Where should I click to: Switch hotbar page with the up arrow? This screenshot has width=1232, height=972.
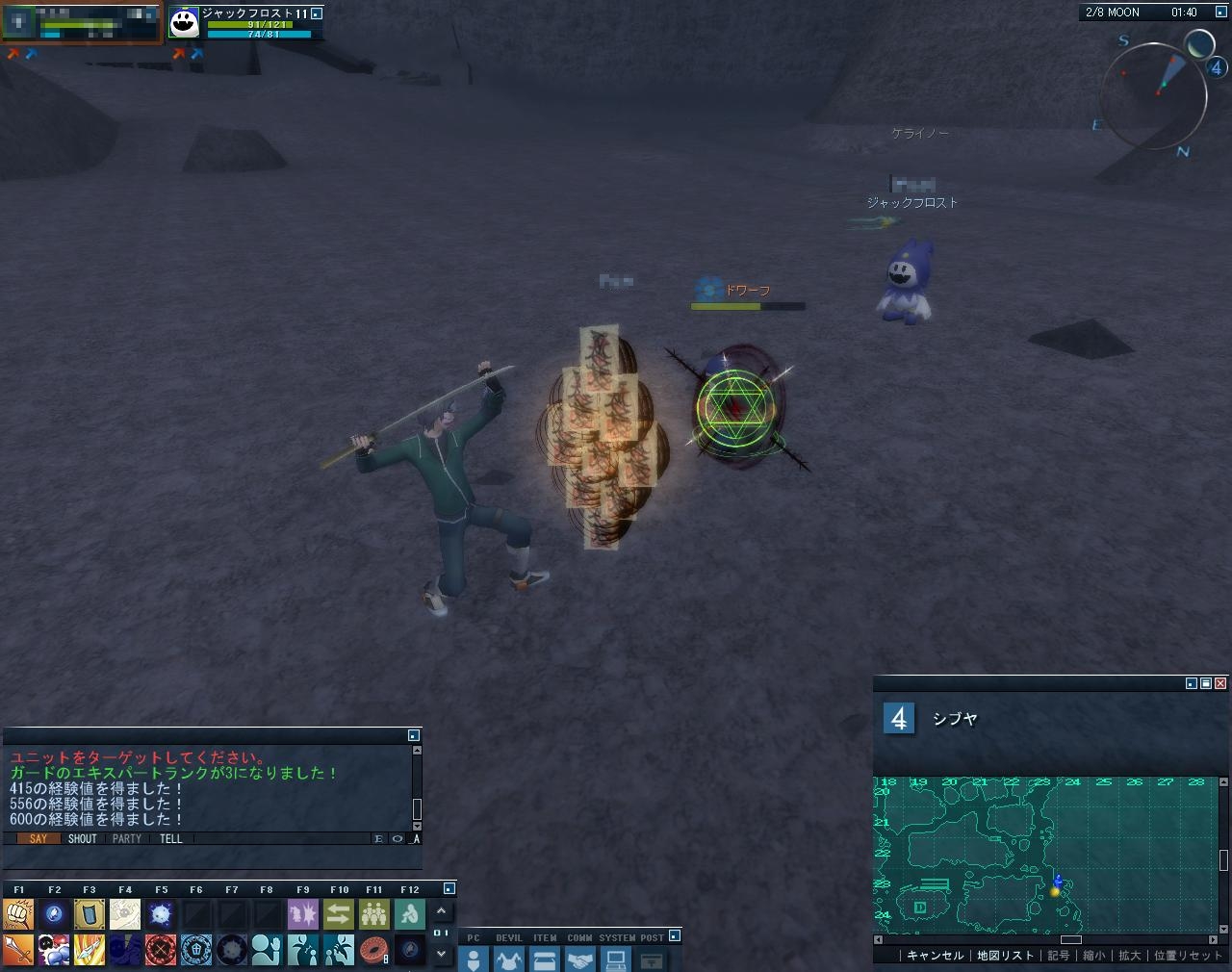tap(441, 910)
